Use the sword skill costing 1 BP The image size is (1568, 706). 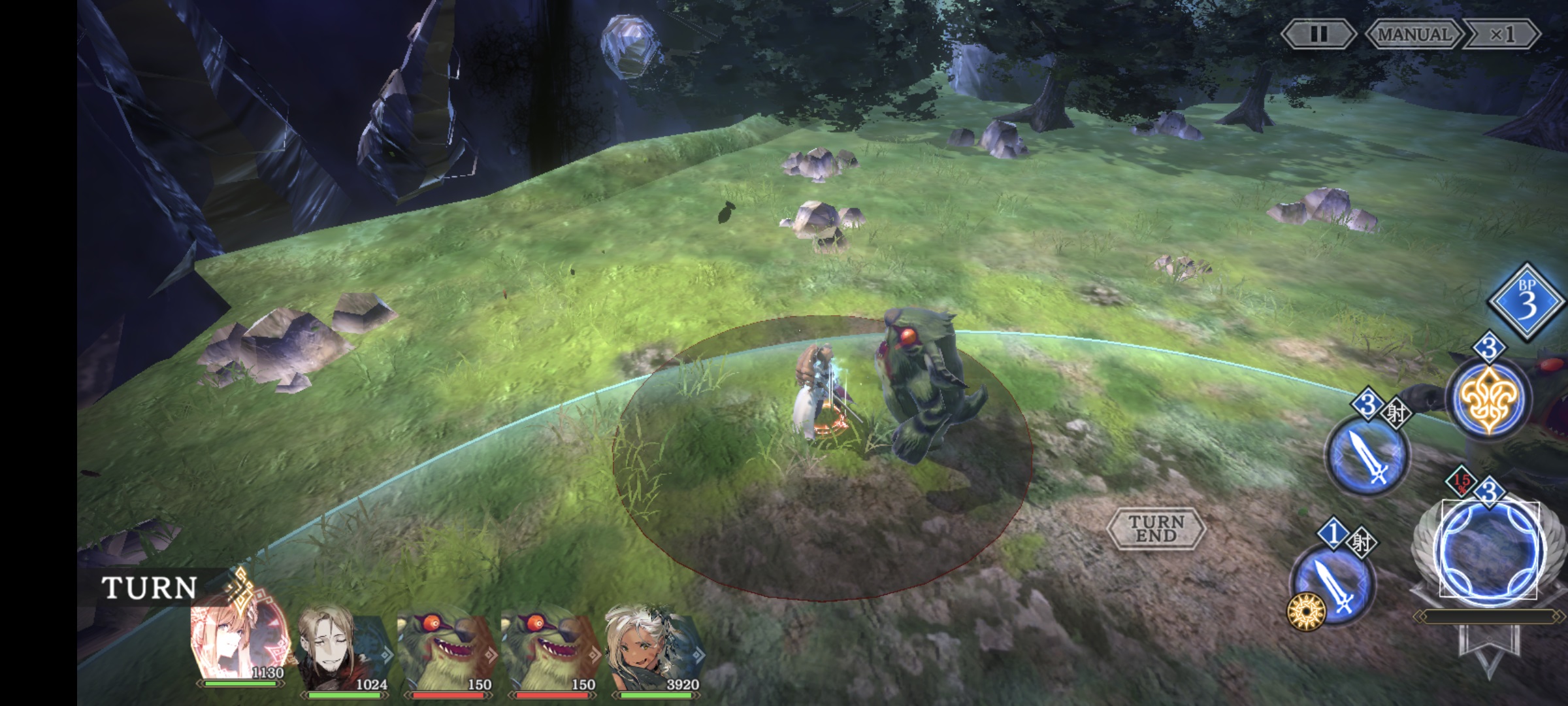tap(1333, 584)
